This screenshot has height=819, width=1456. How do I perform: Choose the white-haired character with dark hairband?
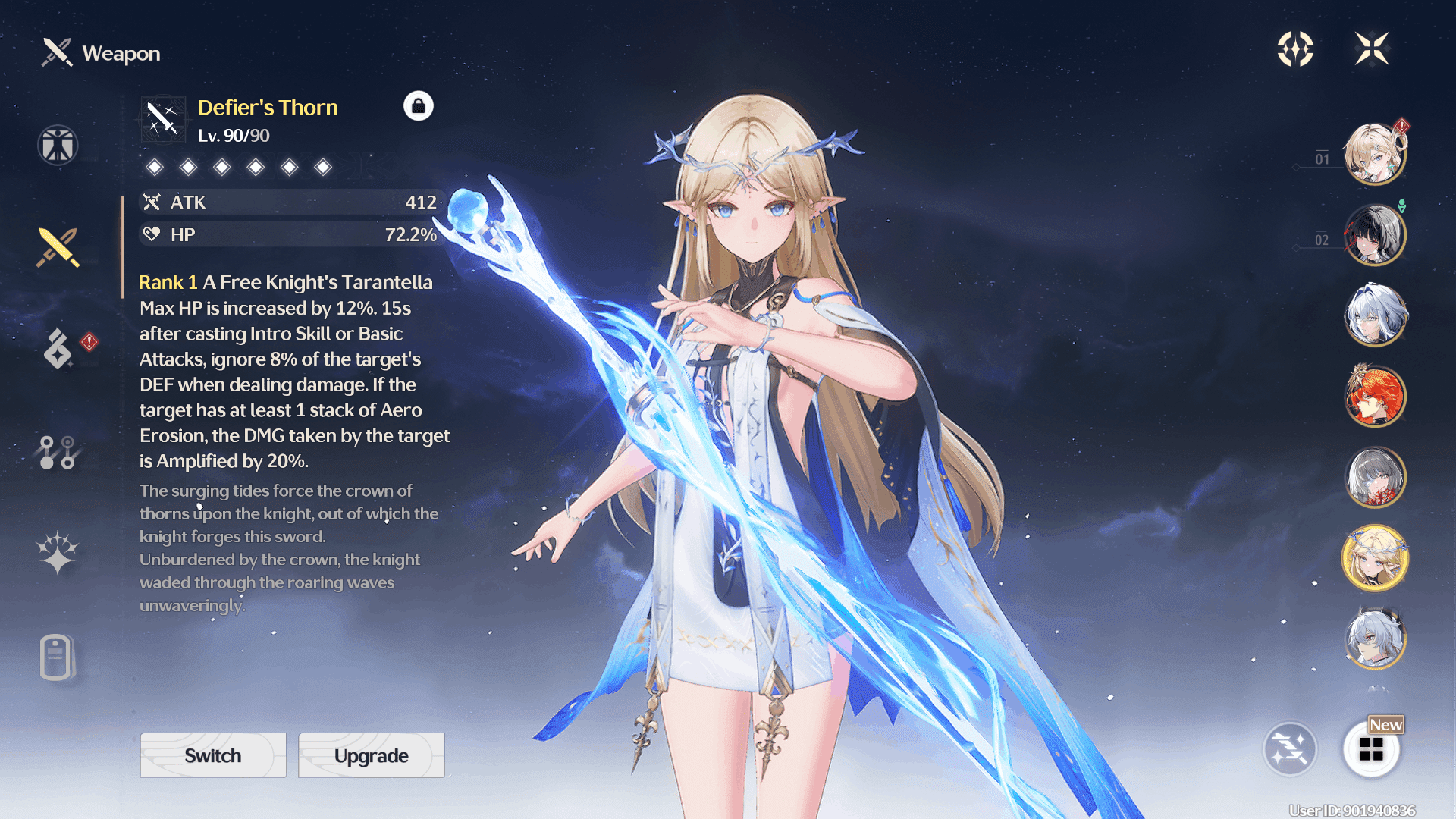(1374, 315)
